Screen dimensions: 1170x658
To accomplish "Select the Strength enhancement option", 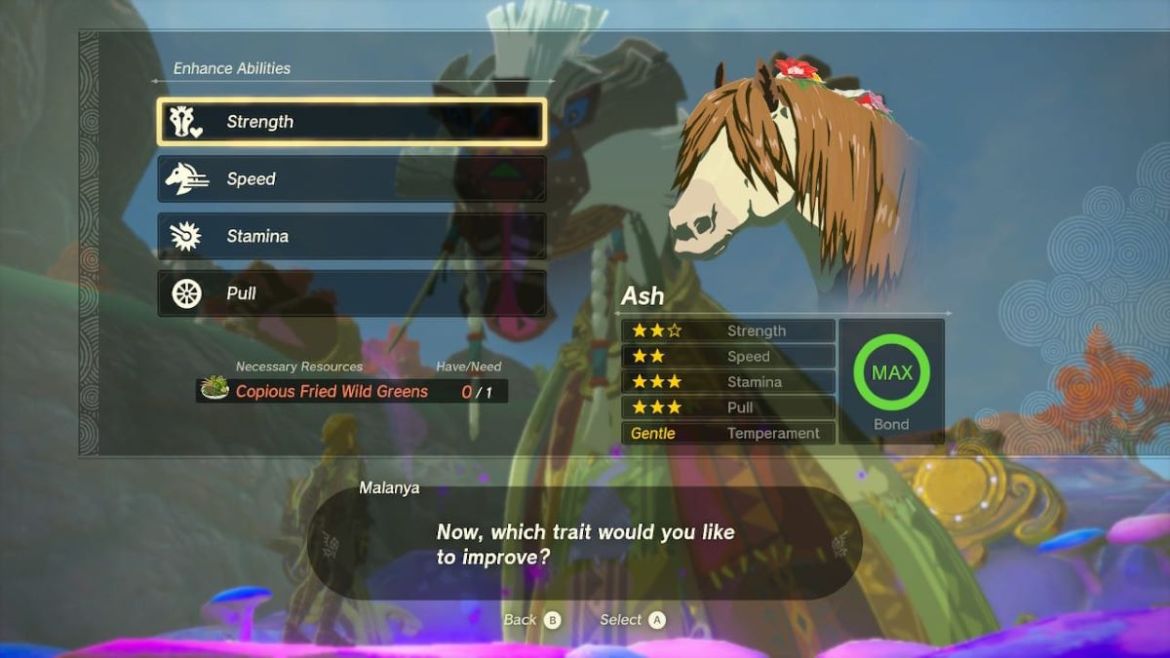I will coord(351,122).
